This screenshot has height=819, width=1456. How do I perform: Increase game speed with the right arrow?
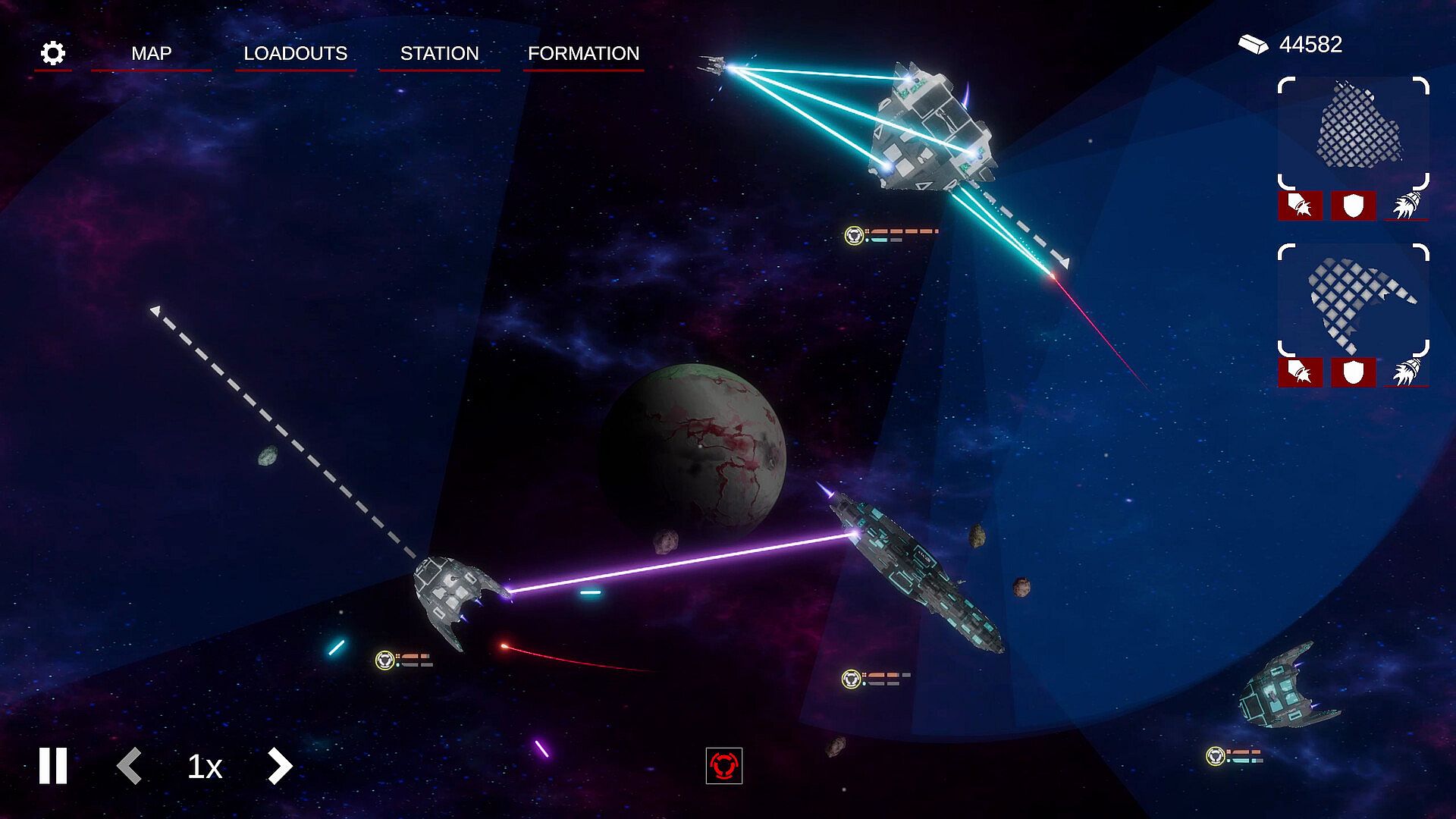click(279, 766)
